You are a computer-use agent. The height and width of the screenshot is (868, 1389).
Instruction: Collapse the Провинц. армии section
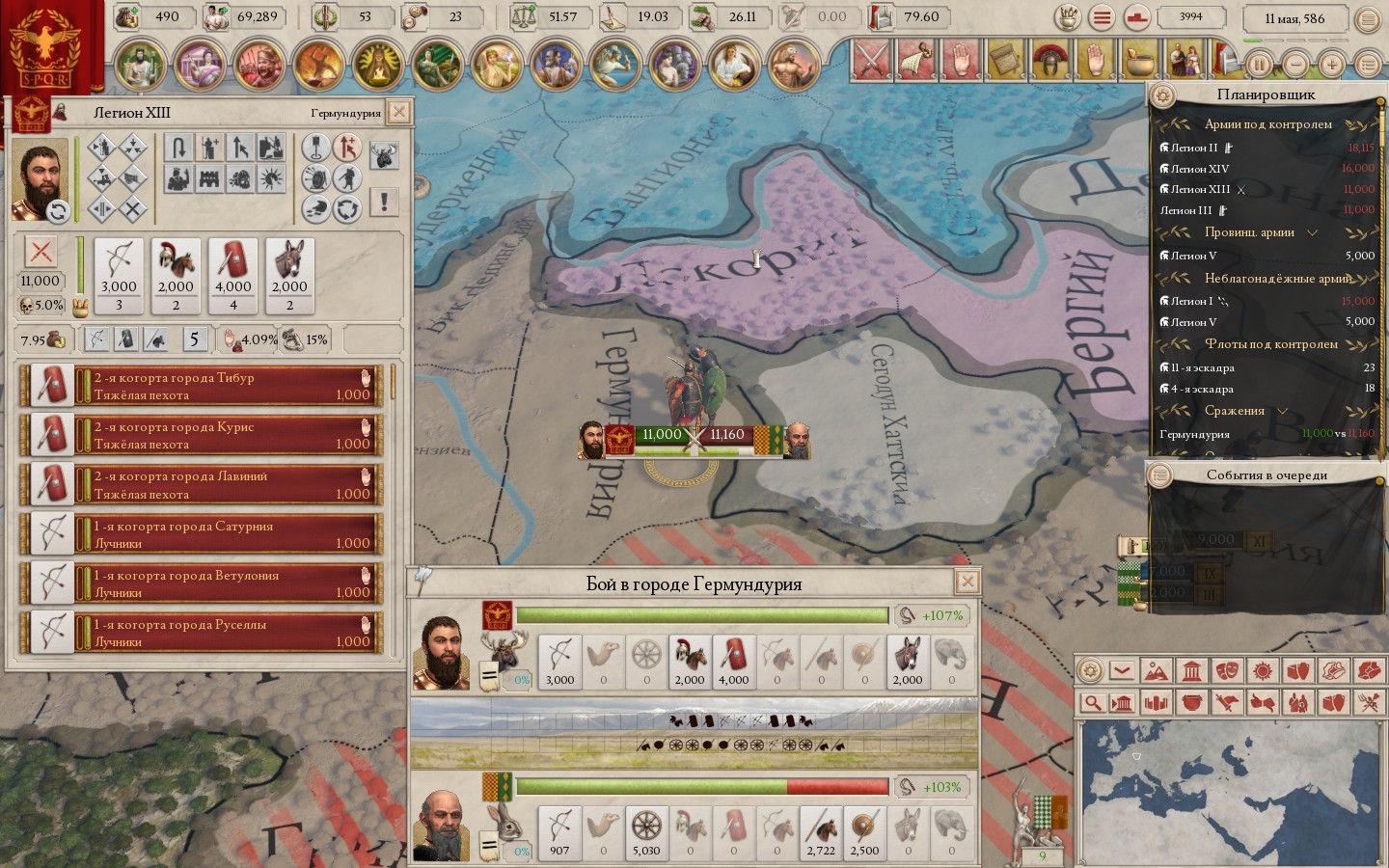[x=1312, y=232]
